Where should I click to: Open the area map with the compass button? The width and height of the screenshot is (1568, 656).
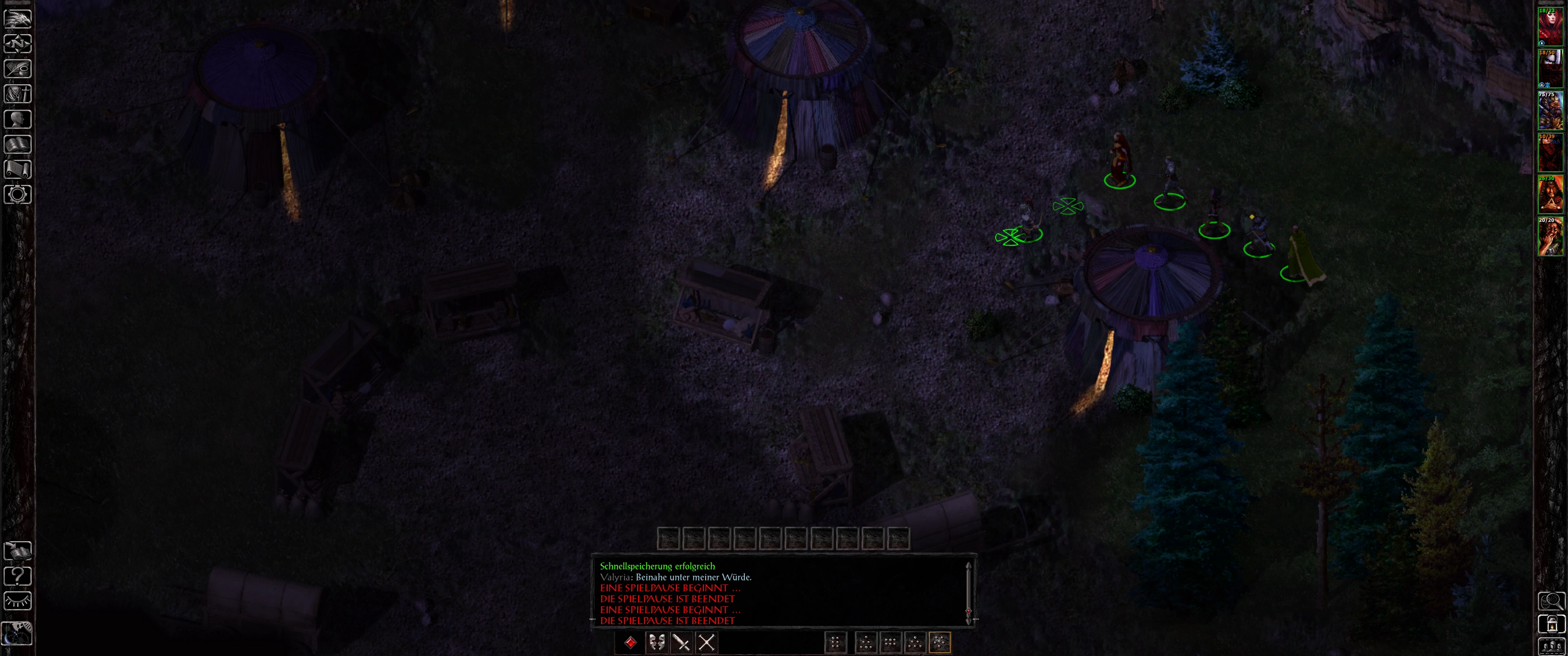coord(18,44)
